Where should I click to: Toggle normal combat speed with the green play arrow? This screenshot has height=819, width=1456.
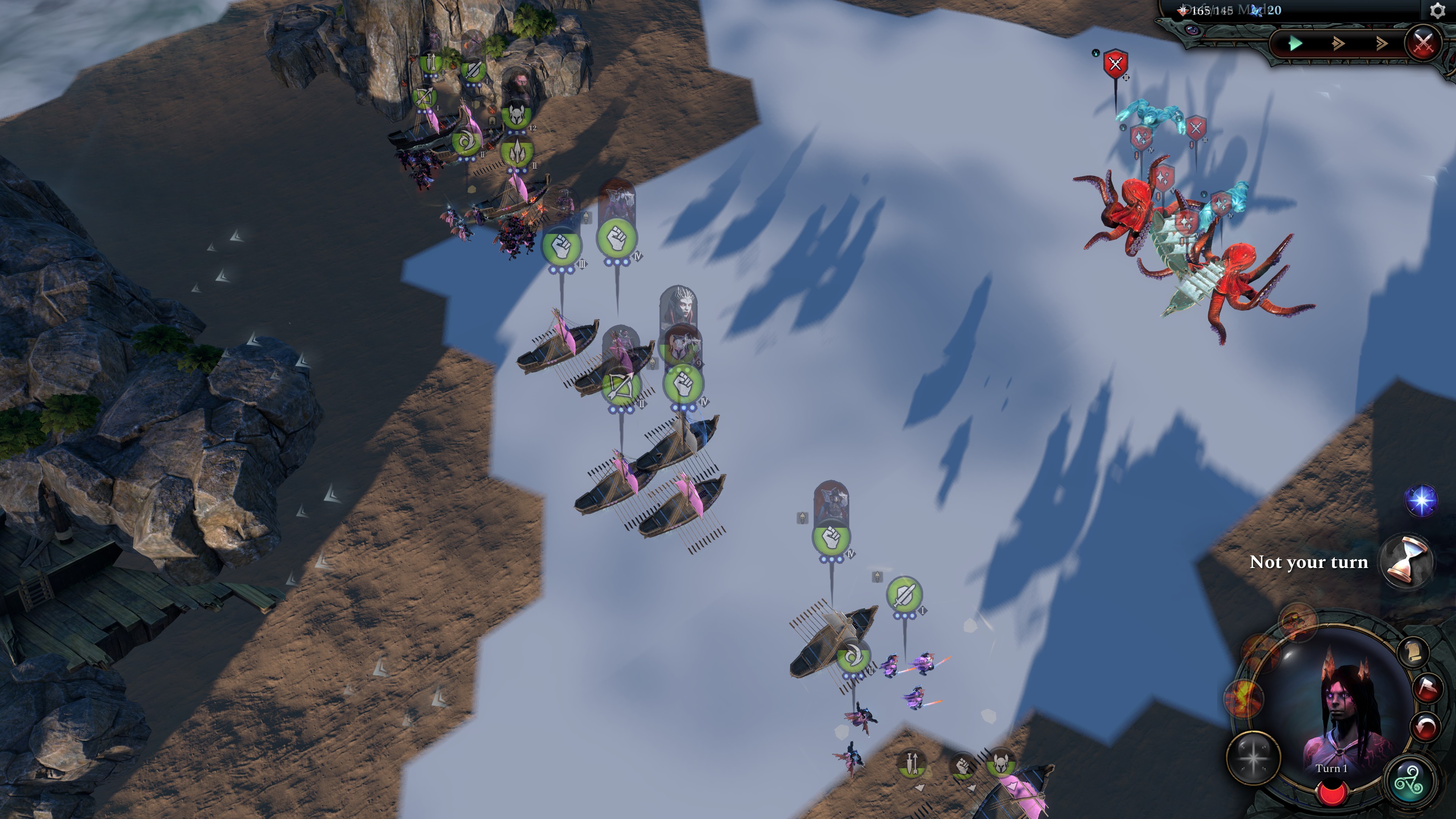coord(1296,43)
